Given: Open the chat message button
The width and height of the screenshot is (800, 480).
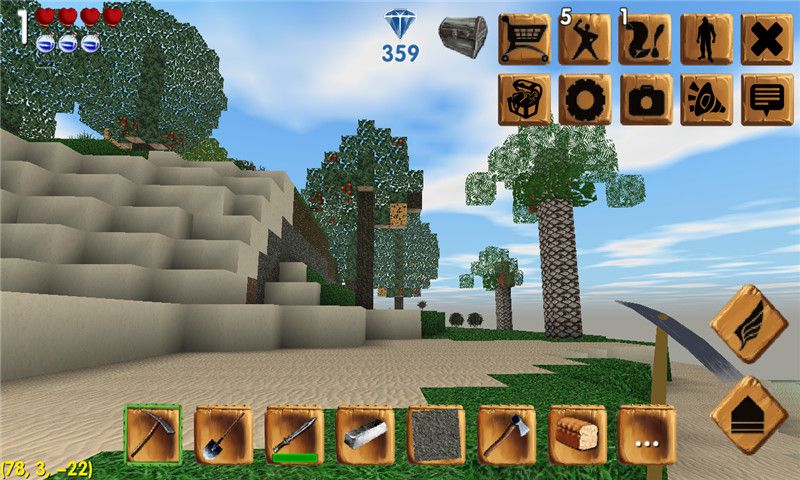Looking at the screenshot, I should (x=767, y=99).
